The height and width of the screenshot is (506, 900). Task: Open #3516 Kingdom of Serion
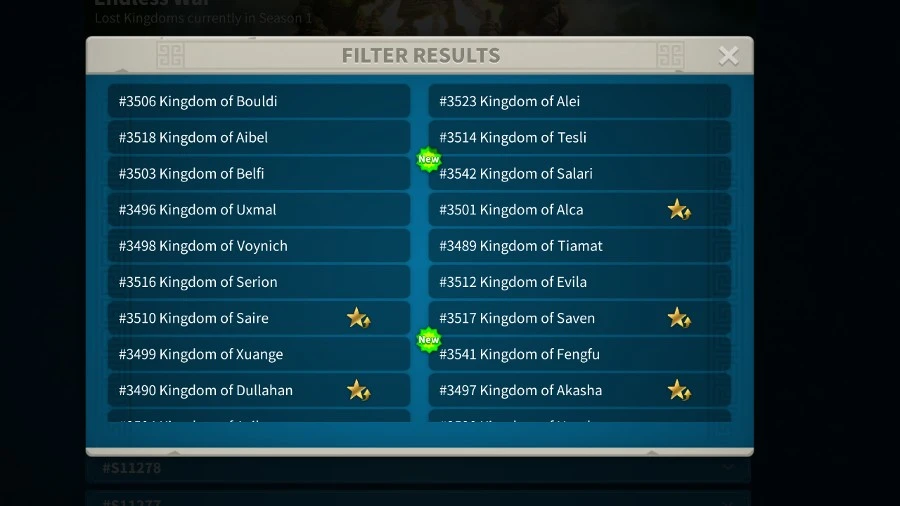(258, 282)
